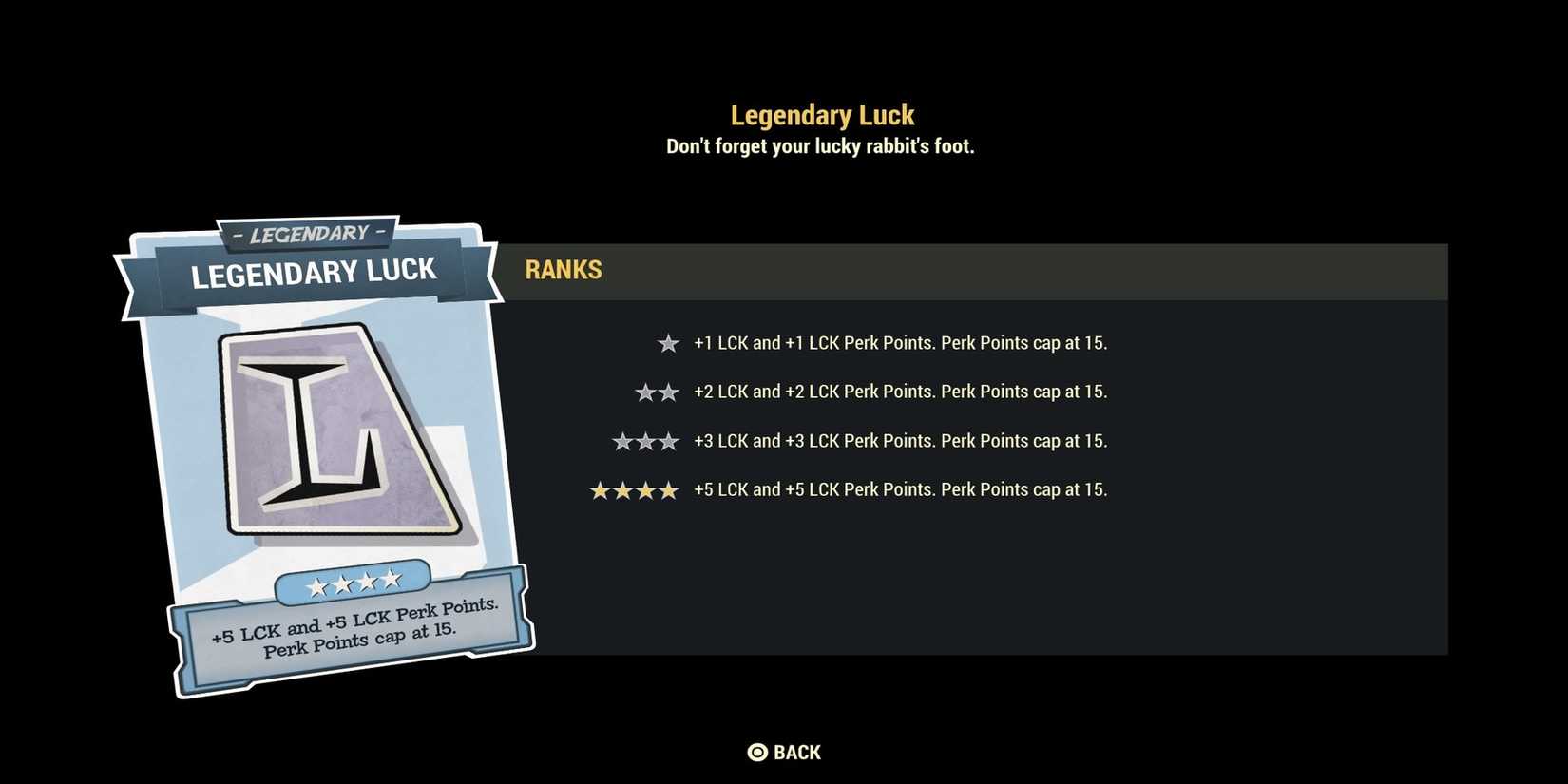
Task: Select the highlighted four-star rank row
Action: (x=901, y=489)
